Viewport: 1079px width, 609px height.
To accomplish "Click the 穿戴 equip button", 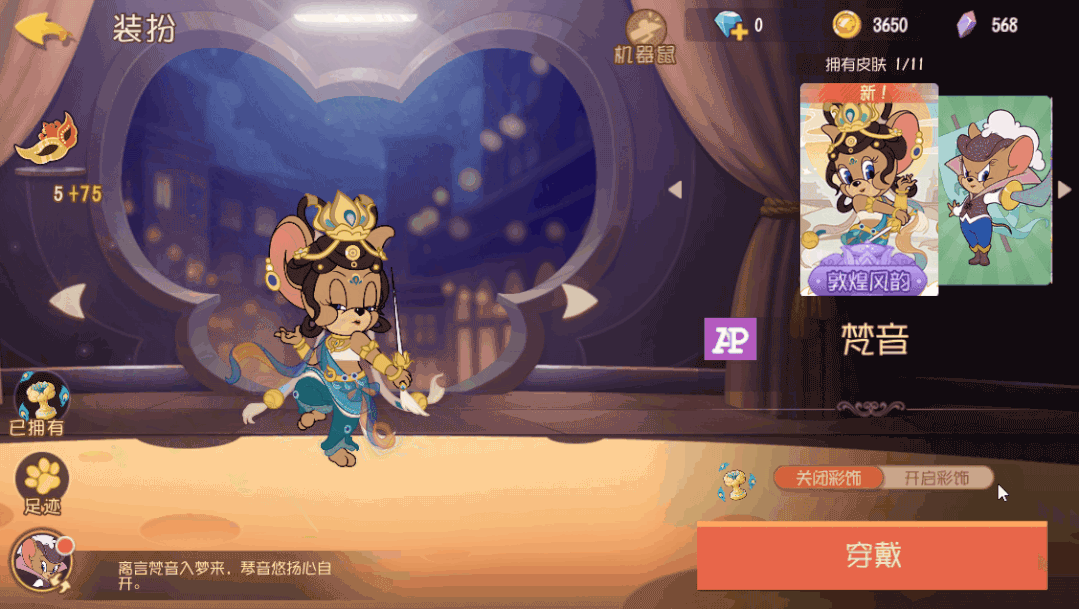I will tap(871, 555).
